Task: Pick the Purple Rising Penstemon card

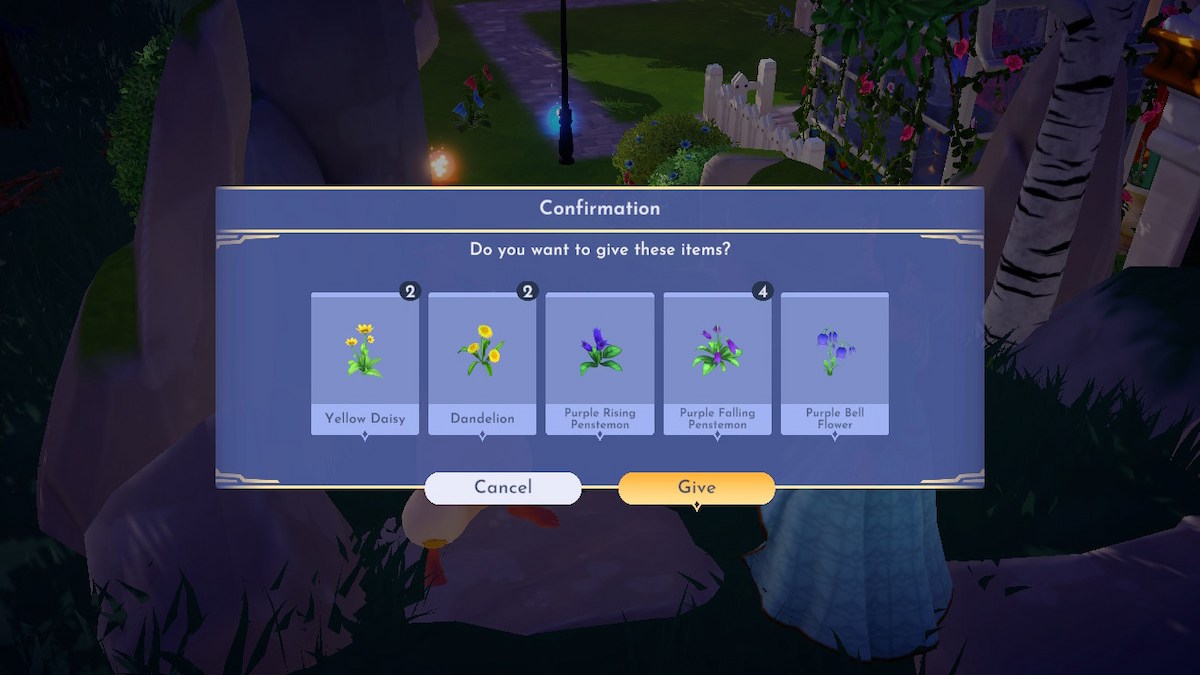Action: [x=600, y=364]
